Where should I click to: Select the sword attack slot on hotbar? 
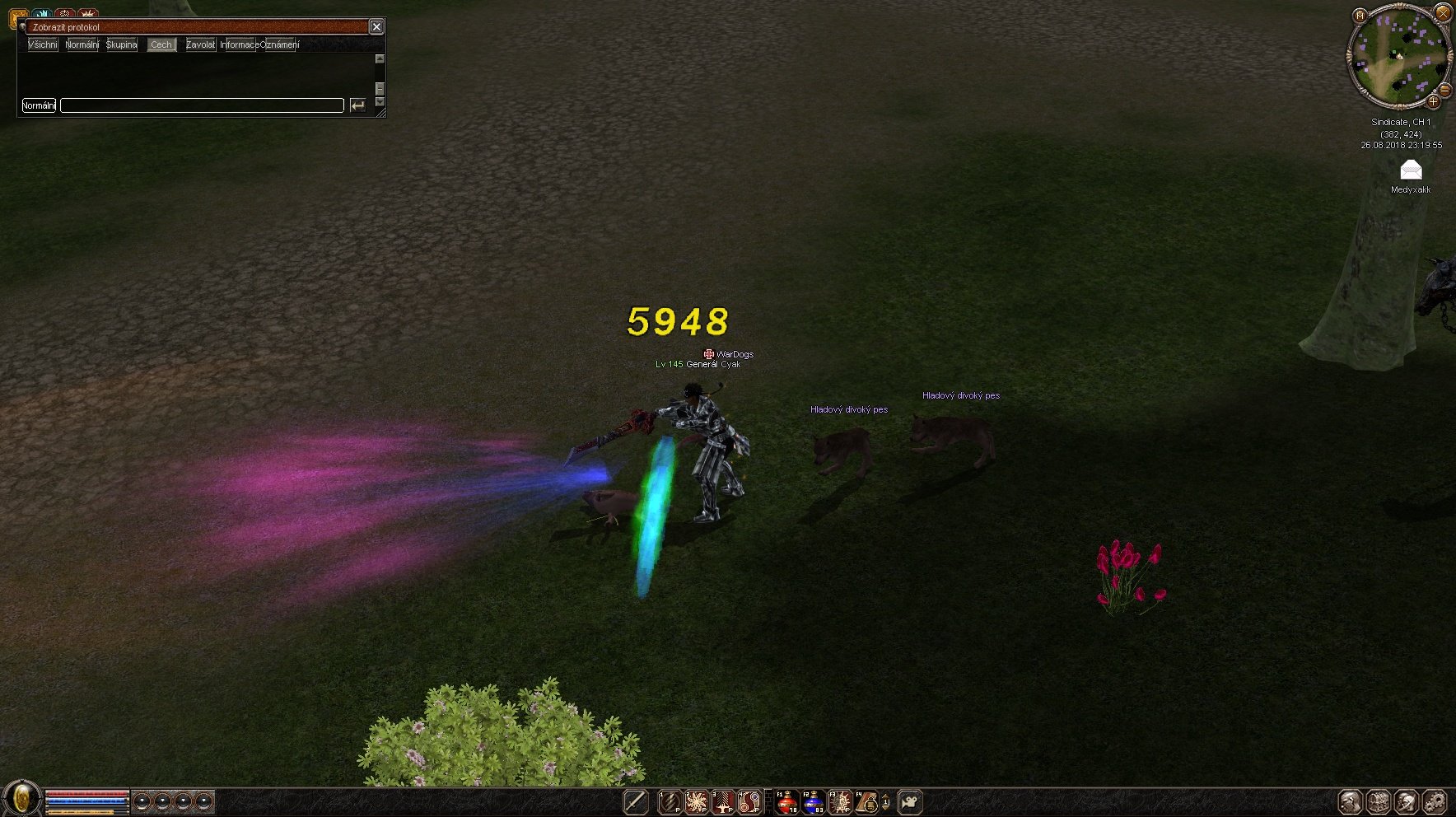click(635, 801)
